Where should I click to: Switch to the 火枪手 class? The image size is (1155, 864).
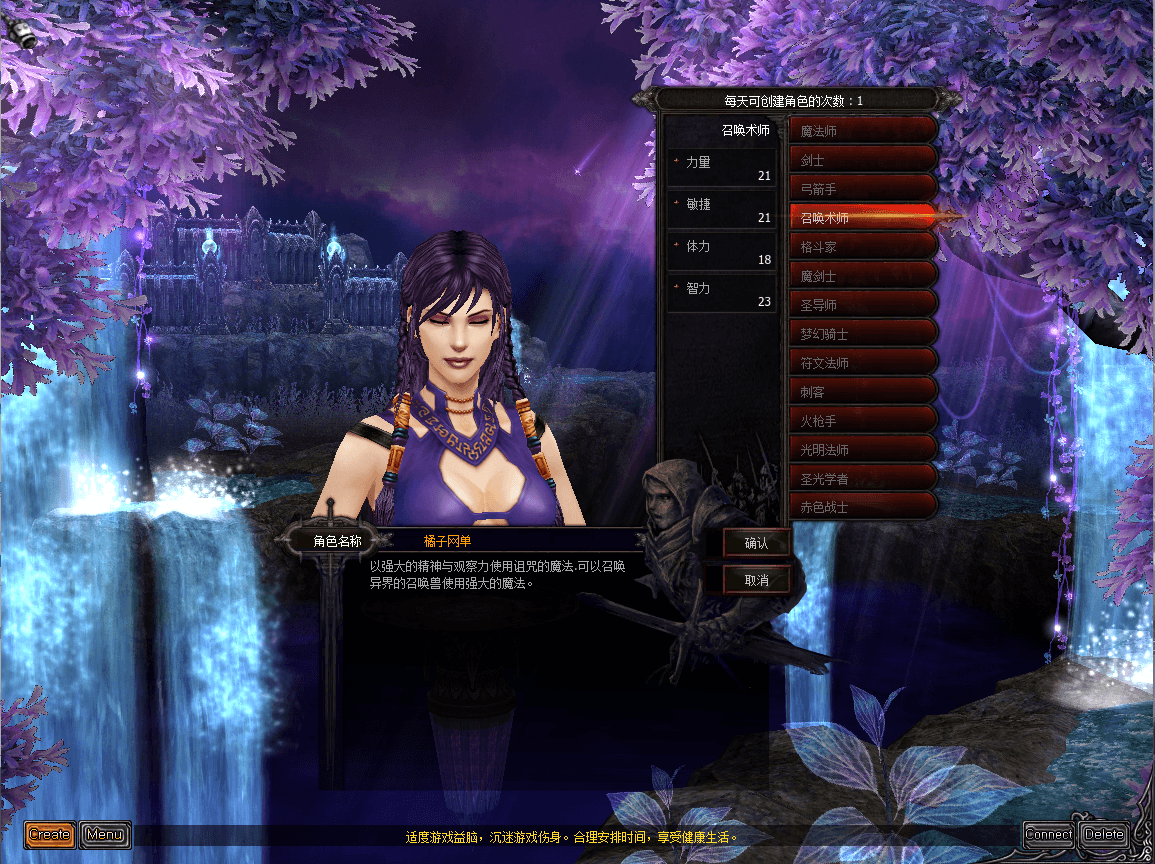pos(862,420)
